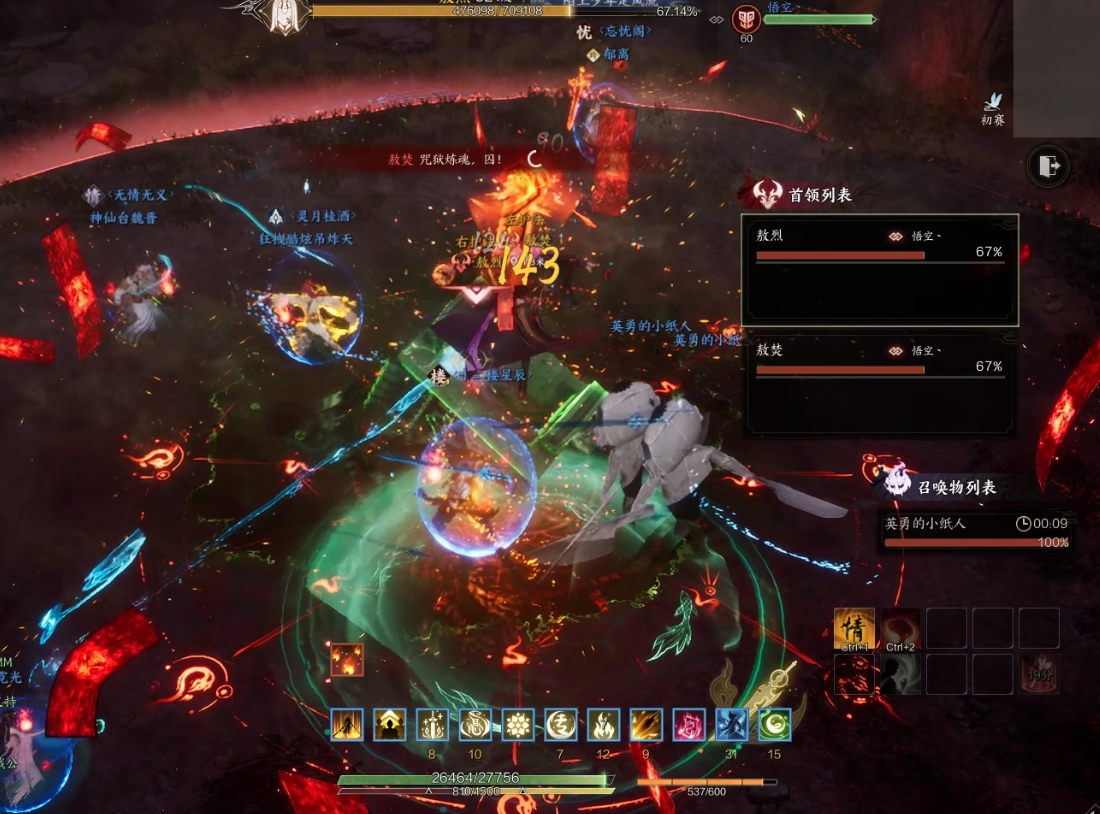Trigger the swirling cloud skill

pyautogui.click(x=475, y=724)
